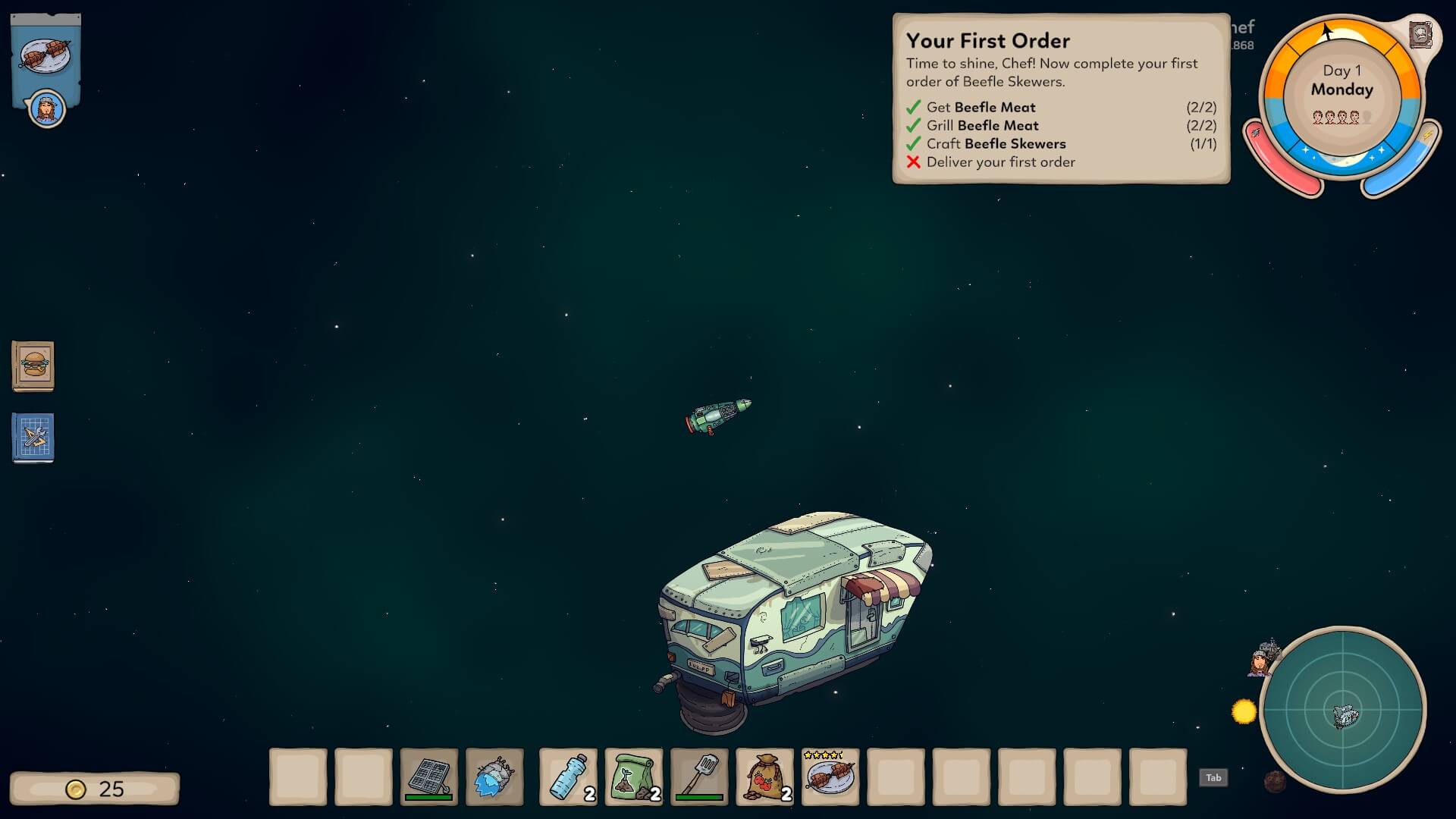This screenshot has height=819, width=1456.
Task: Open the chef journal book icon
Action: coord(1420,35)
